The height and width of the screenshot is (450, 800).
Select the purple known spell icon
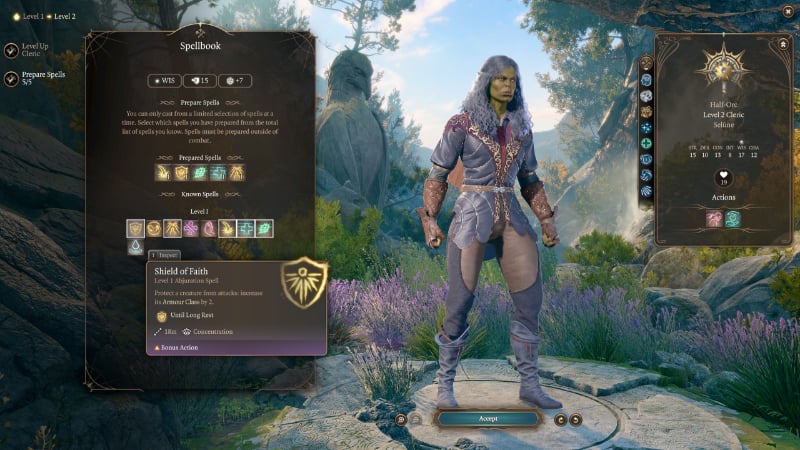pos(190,228)
